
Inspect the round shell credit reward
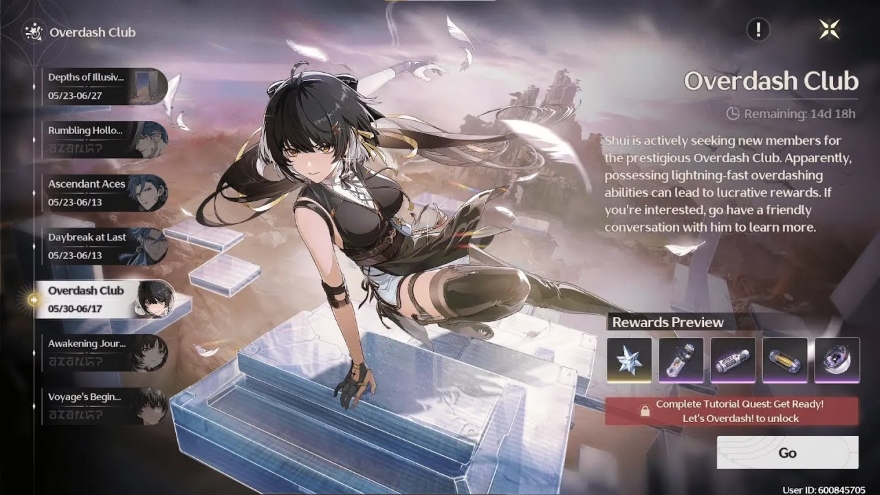click(837, 360)
